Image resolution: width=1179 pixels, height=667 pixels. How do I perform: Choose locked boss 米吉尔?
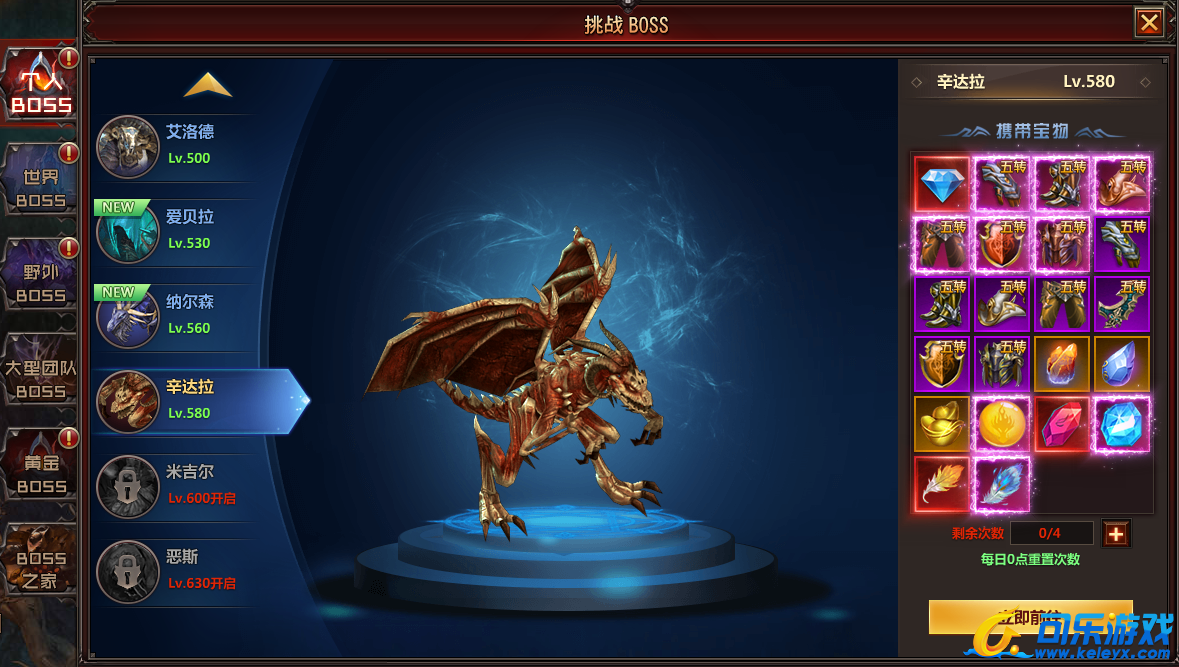click(175, 486)
